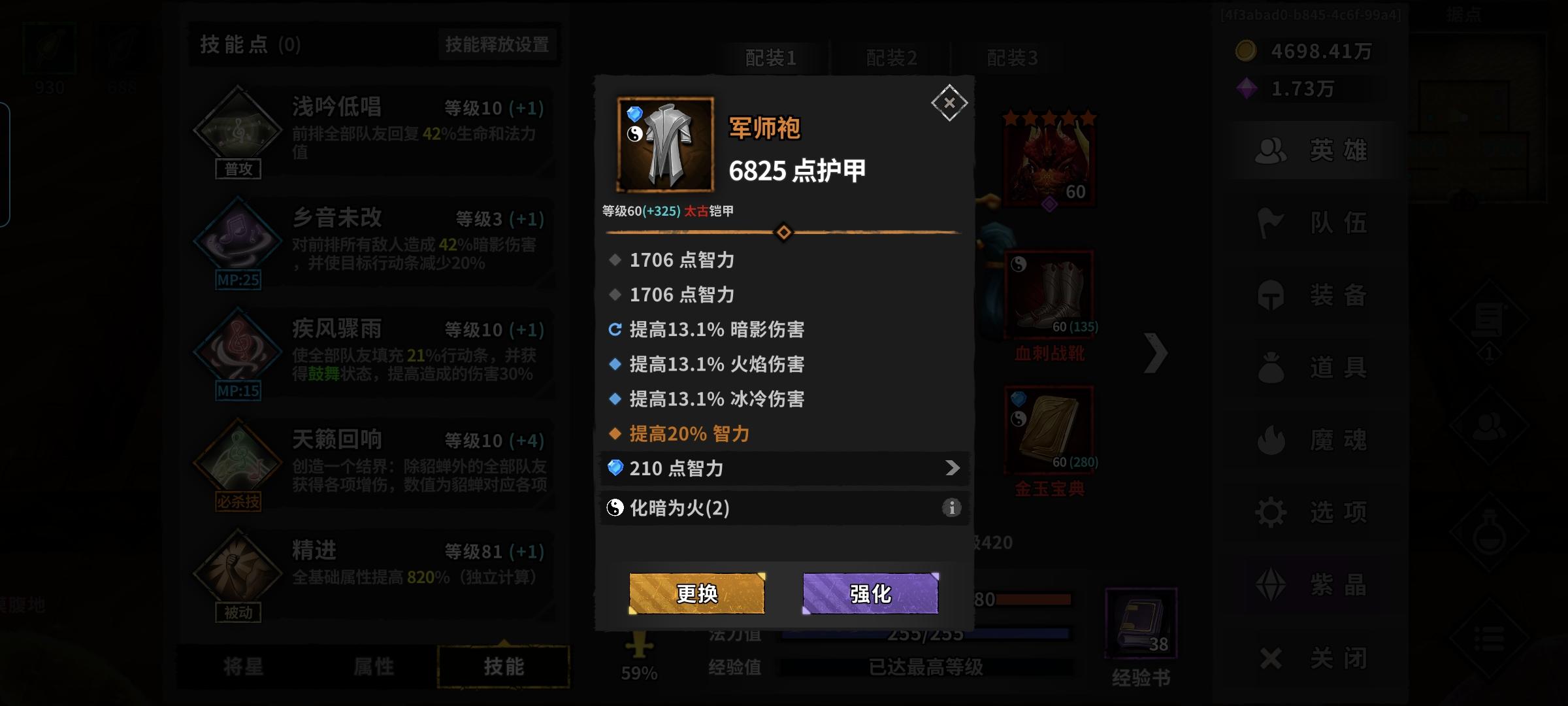Tap the info icon next to 化暗为火(2)
1568x706 pixels.
click(x=952, y=508)
